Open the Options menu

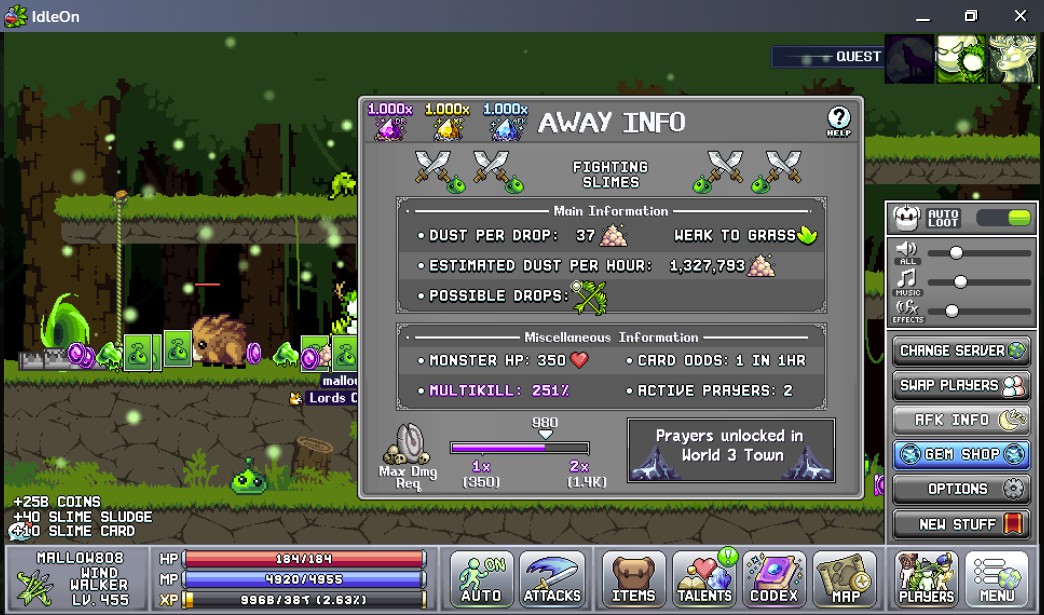(x=960, y=489)
